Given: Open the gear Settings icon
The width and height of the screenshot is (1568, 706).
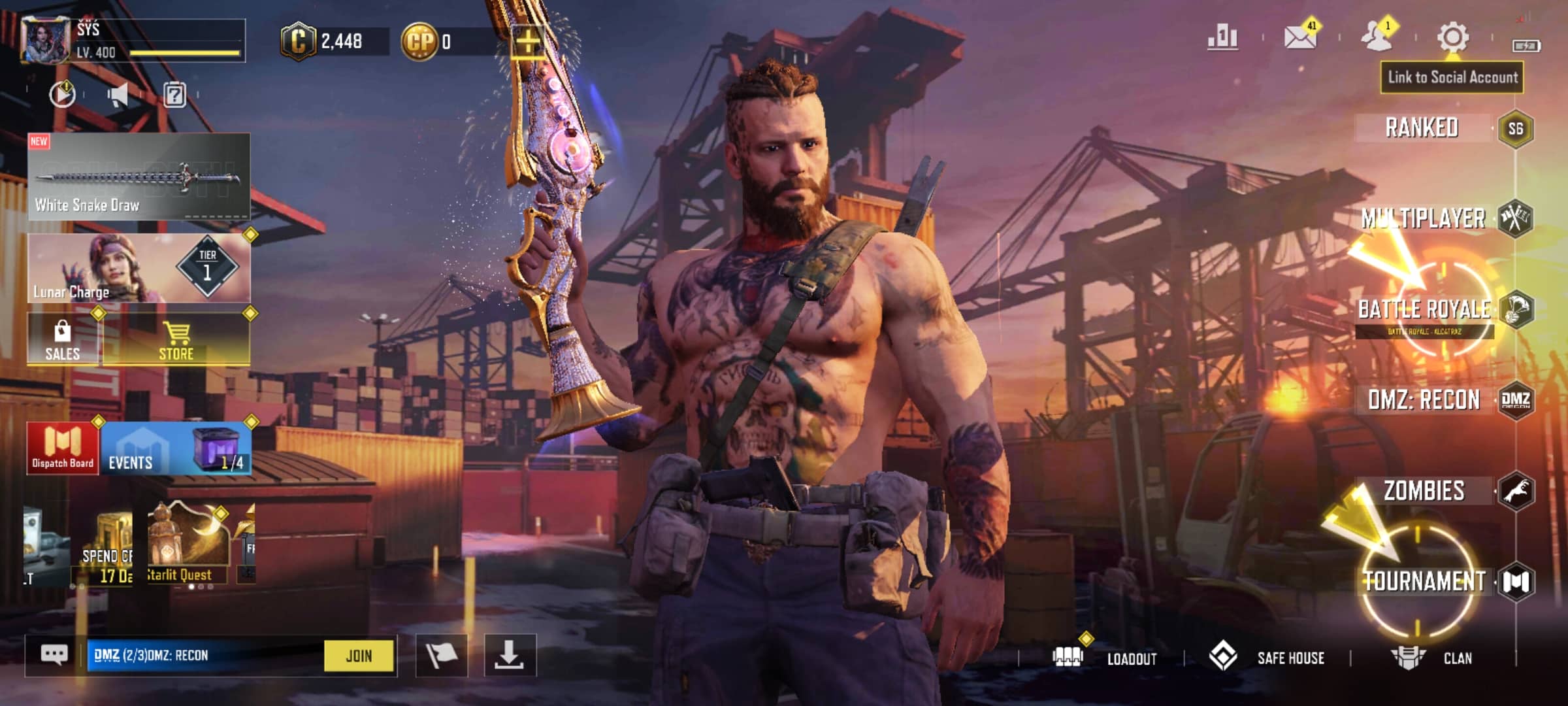Looking at the screenshot, I should [1453, 38].
